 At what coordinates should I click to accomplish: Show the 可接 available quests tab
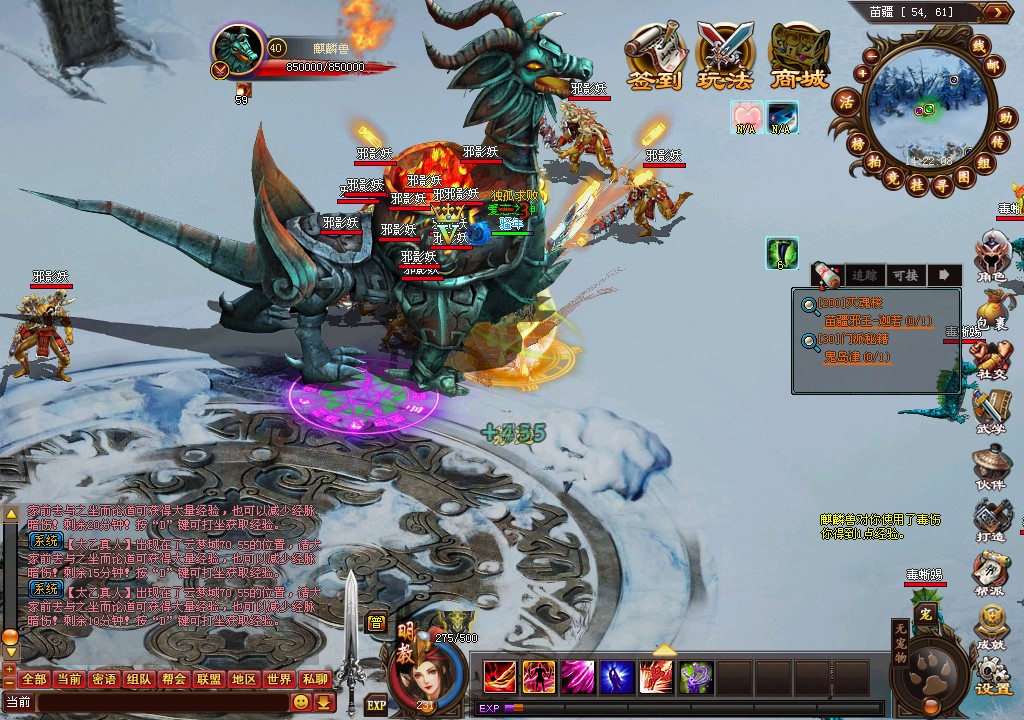coord(904,275)
